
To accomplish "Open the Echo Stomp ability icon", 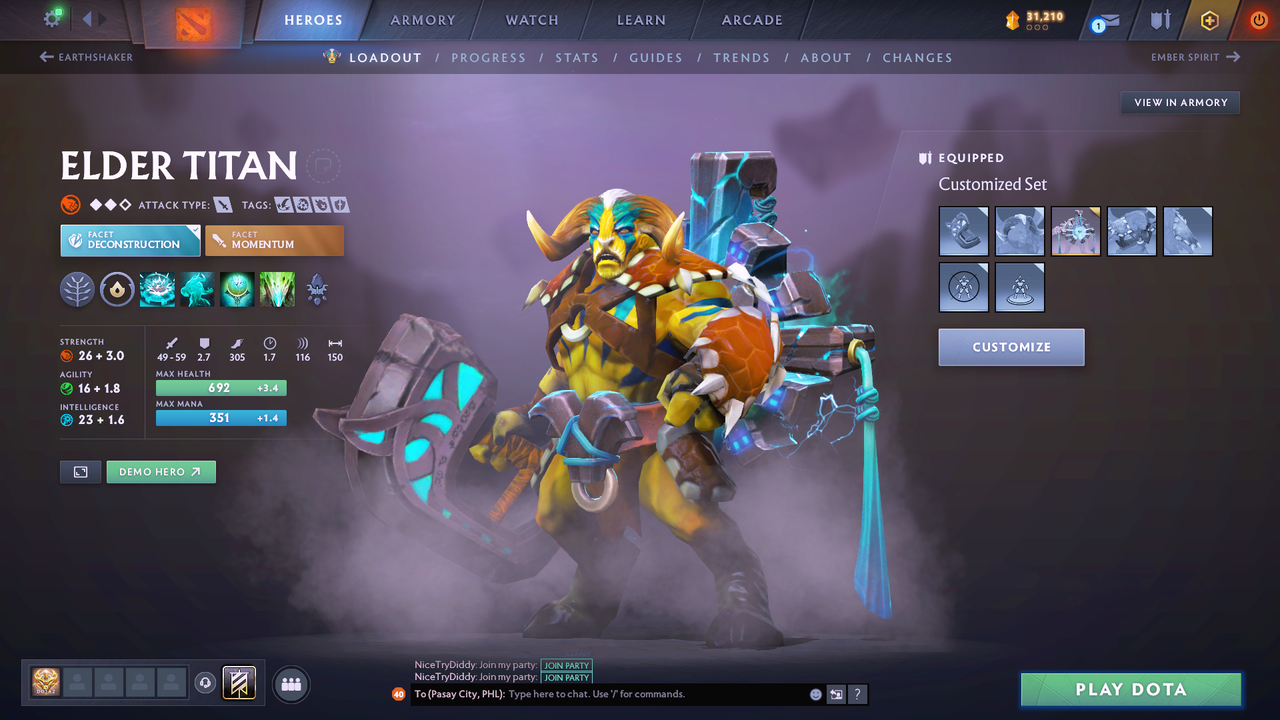I will coord(157,290).
